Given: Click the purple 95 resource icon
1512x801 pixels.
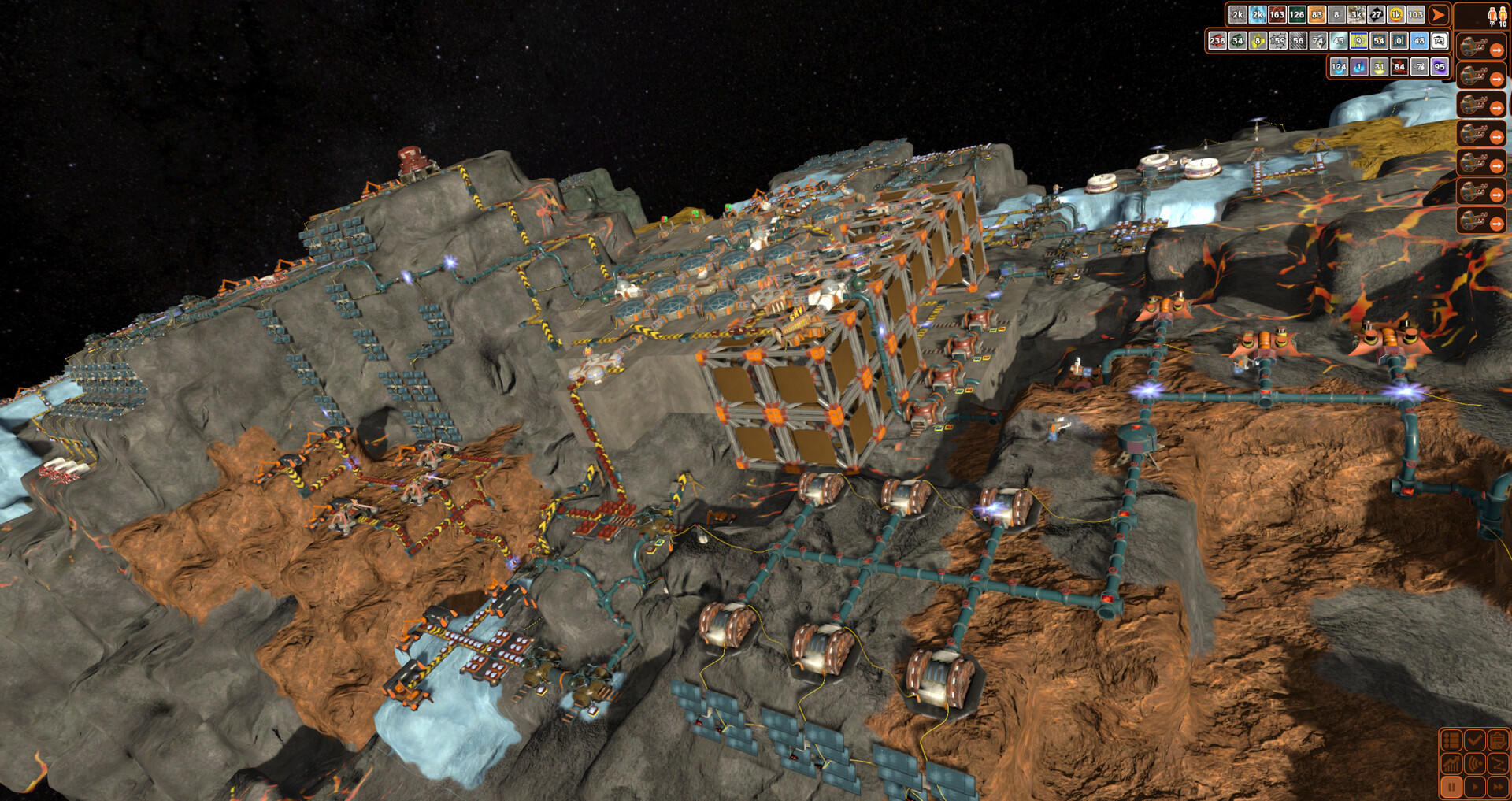Looking at the screenshot, I should [x=1440, y=67].
